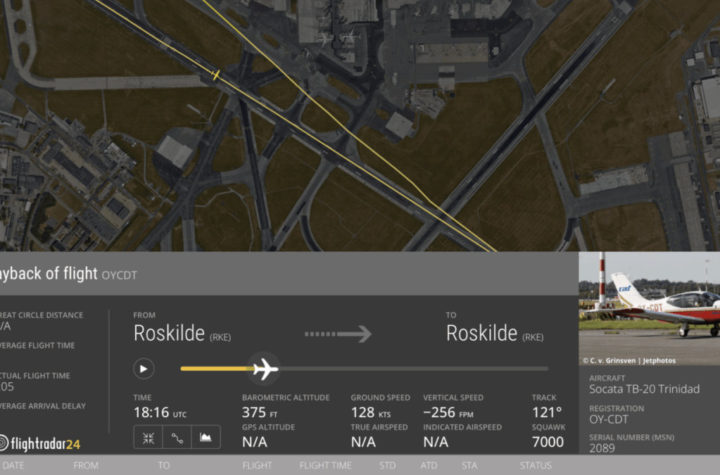
Task: Click the inward-arrows collapse icon button
Action: [x=148, y=437]
